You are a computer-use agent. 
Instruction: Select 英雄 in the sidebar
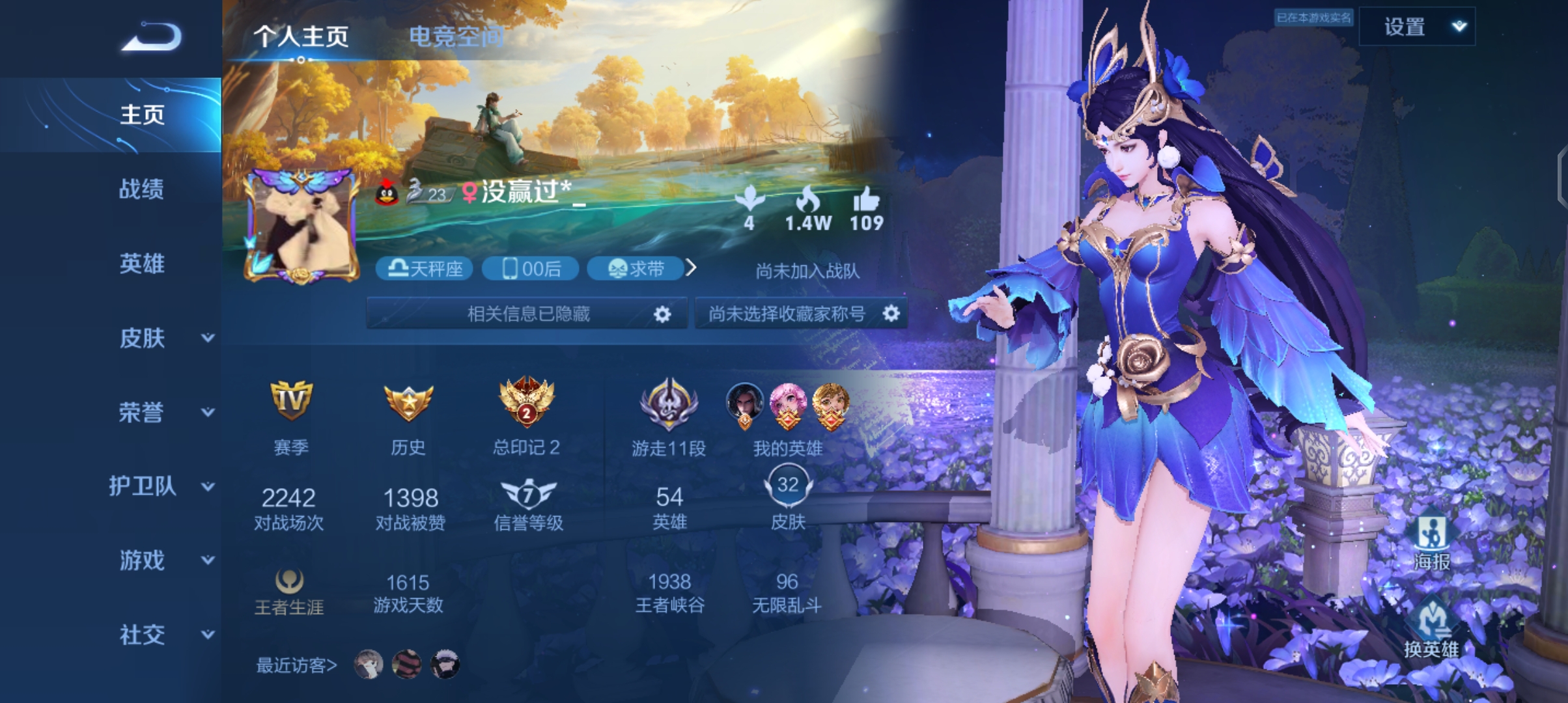point(141,264)
